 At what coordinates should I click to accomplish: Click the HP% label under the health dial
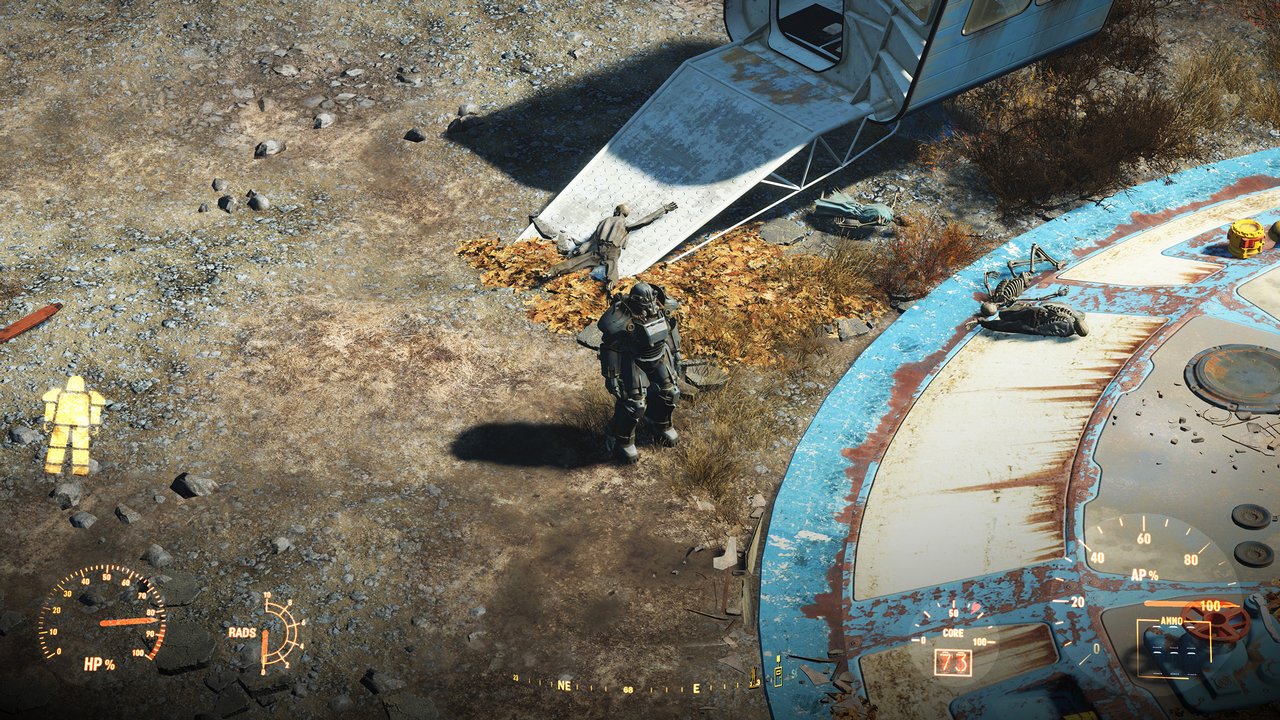[101, 664]
